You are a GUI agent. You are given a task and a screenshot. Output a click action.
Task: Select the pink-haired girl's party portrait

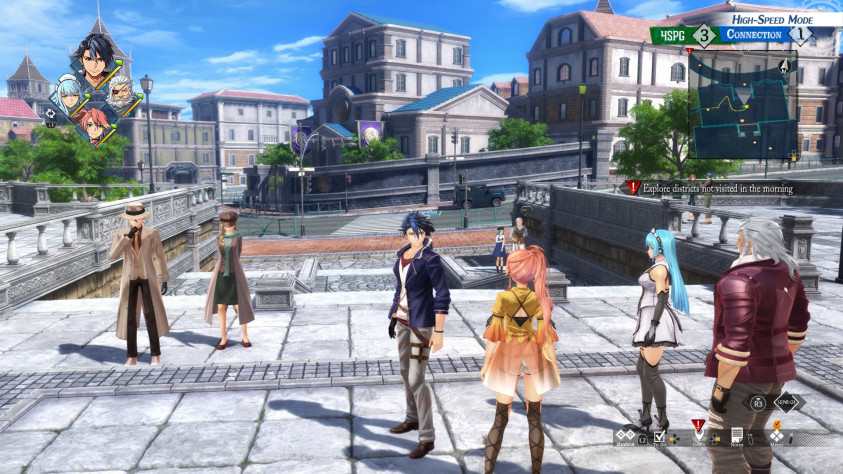pos(95,128)
